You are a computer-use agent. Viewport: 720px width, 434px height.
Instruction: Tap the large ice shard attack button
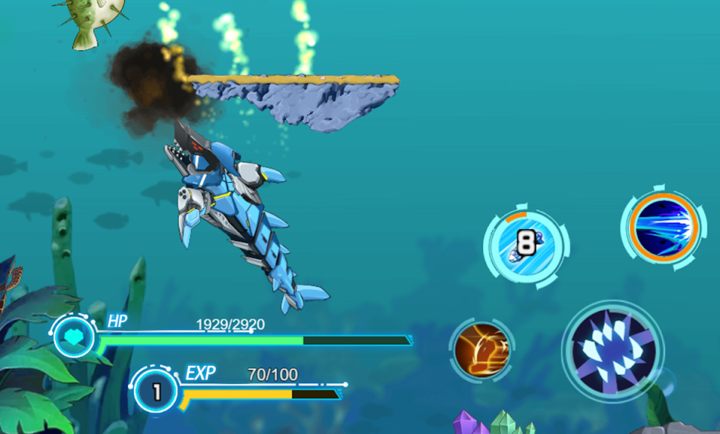click(x=611, y=349)
